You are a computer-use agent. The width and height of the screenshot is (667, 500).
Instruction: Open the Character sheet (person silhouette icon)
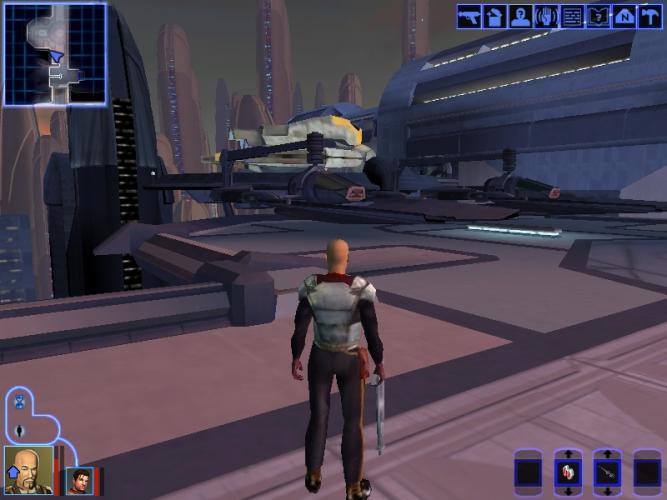521,16
